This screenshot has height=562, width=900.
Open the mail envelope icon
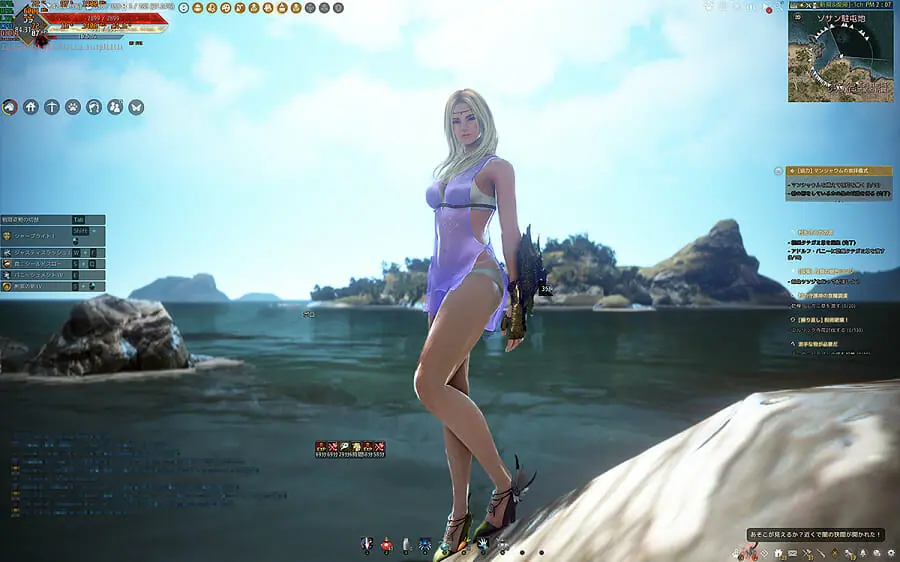pyautogui.click(x=792, y=553)
